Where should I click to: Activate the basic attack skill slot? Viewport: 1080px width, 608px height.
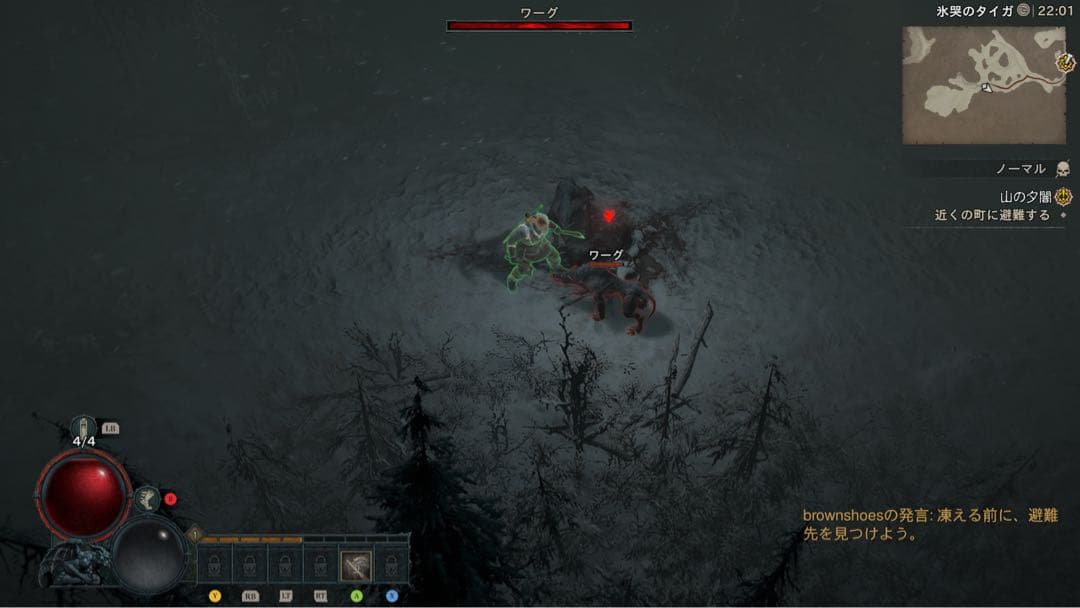click(355, 566)
